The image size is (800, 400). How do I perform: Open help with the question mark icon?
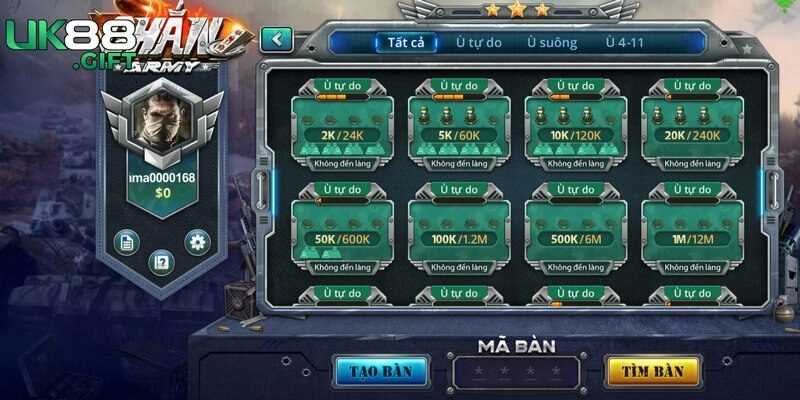click(161, 262)
